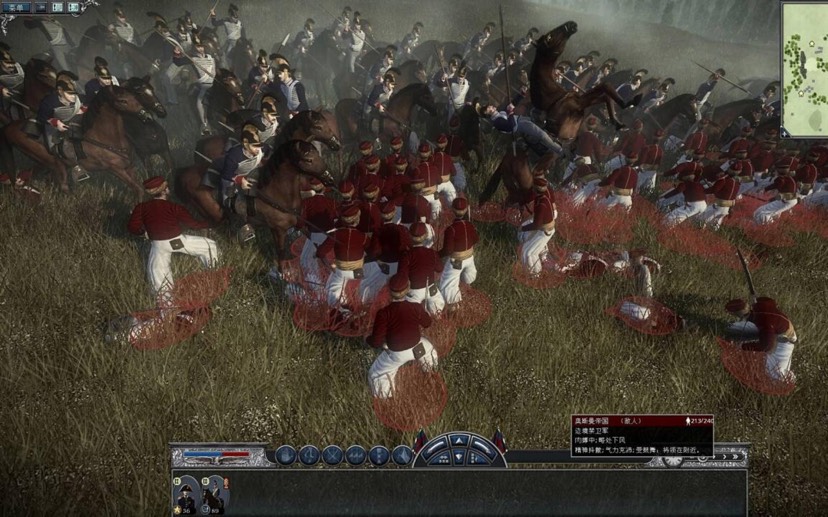The image size is (828, 517).
Task: Select the cavalry unit card
Action: click(x=212, y=495)
